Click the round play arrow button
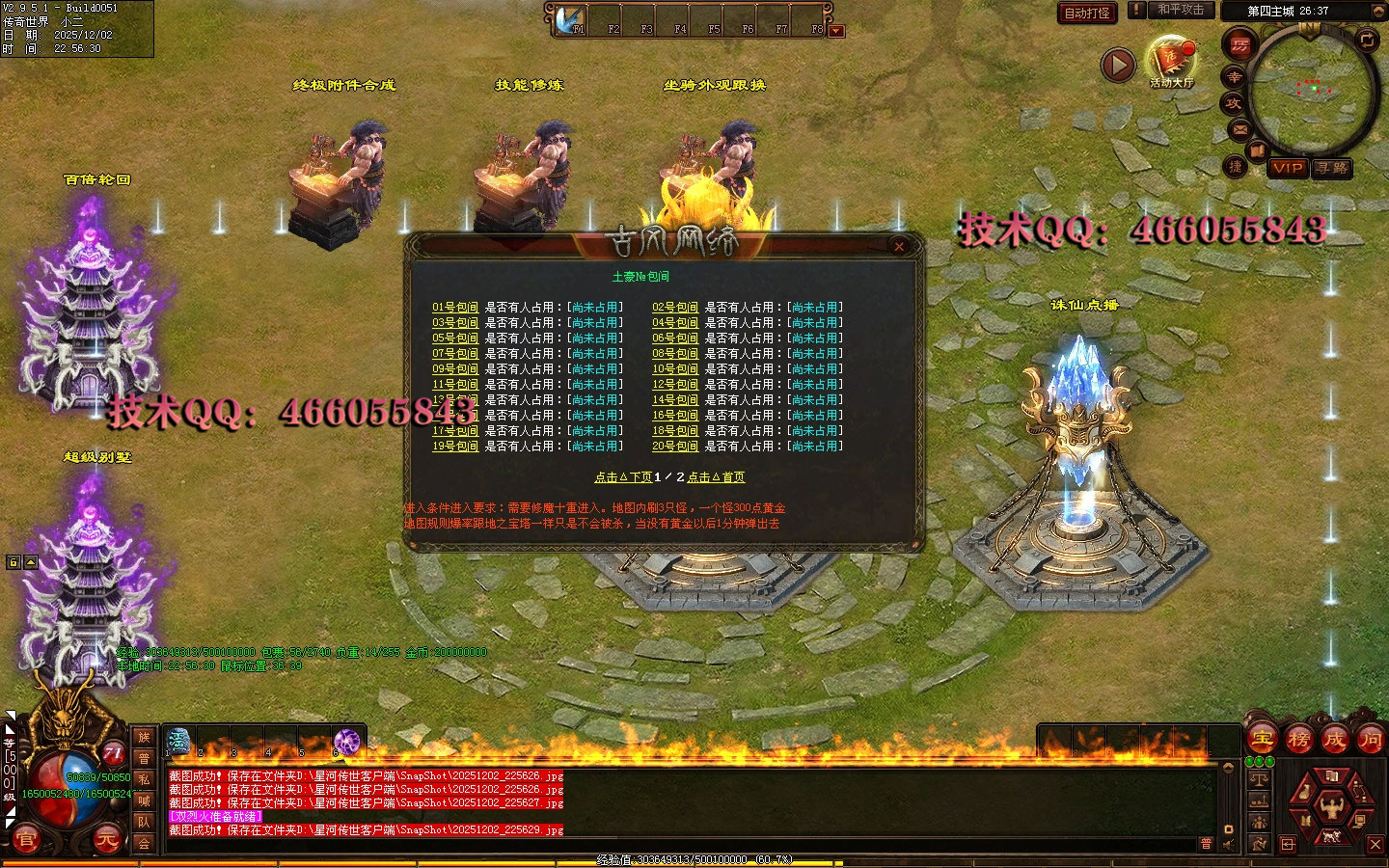 click(1118, 66)
